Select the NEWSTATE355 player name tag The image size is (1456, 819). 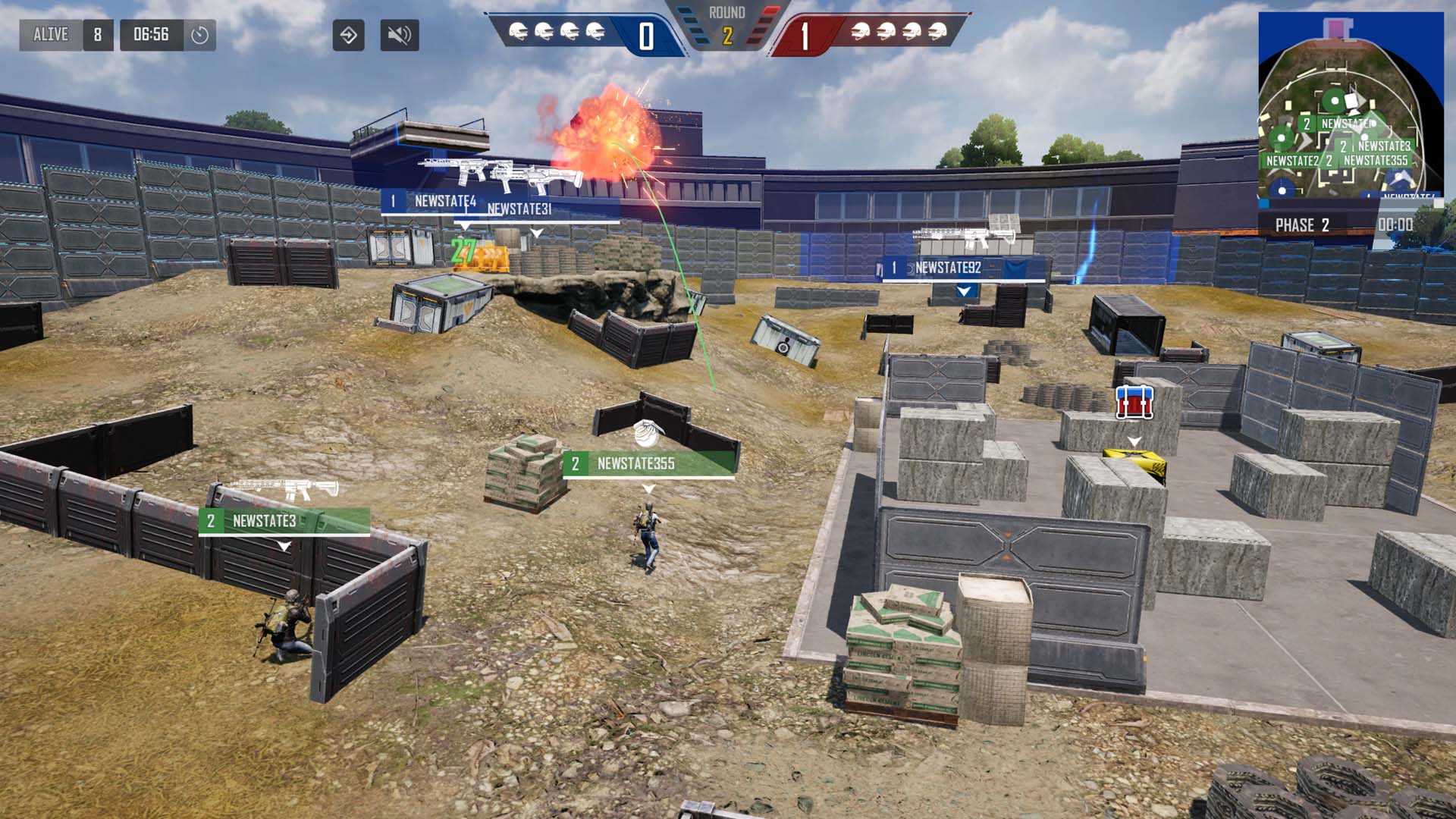(x=648, y=463)
